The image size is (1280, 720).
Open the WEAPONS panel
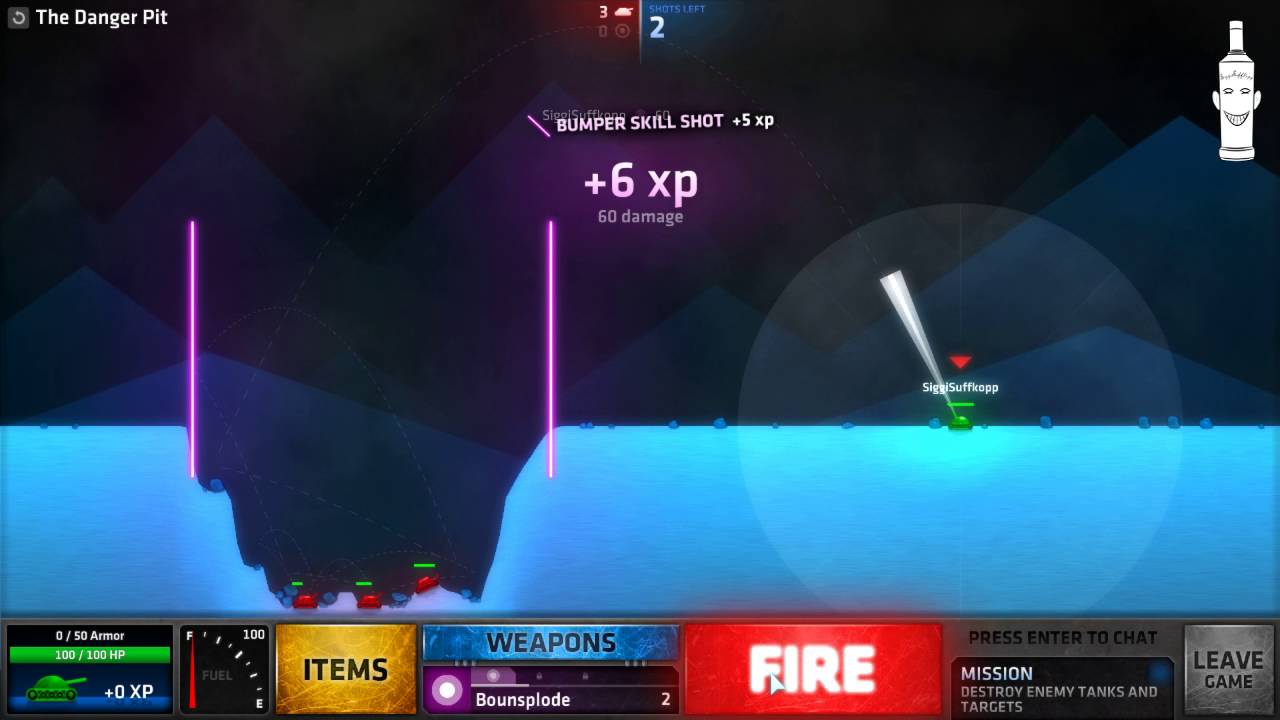click(x=551, y=643)
